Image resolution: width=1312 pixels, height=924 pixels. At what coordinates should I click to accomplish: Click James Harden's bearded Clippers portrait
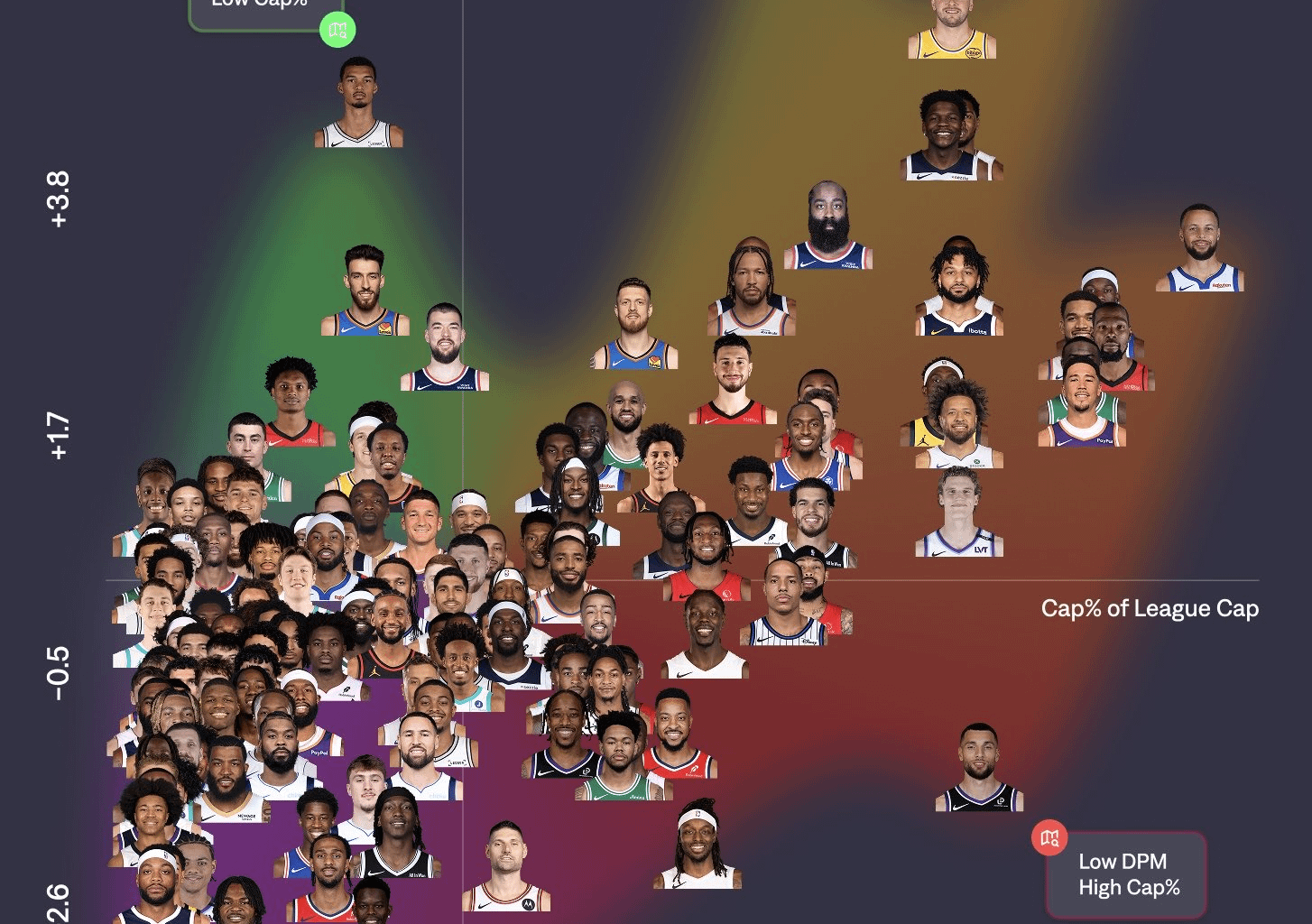click(x=827, y=224)
